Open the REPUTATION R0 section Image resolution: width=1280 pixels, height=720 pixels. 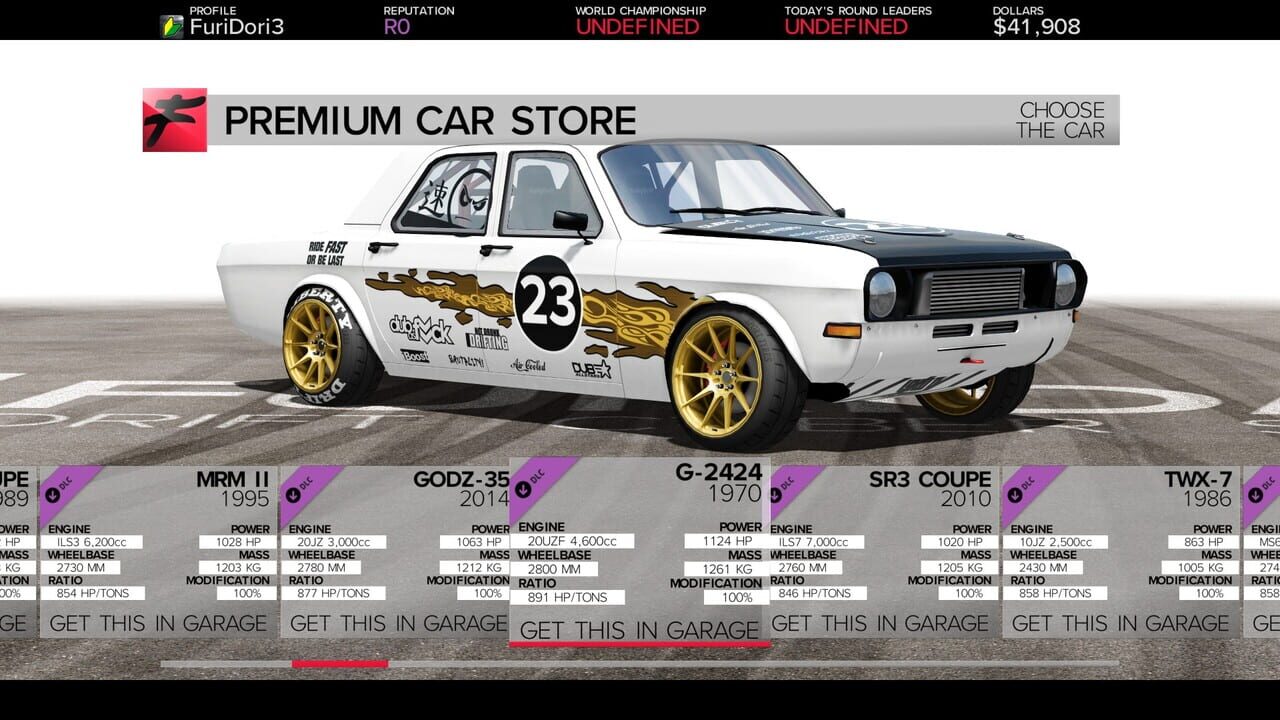pos(417,18)
